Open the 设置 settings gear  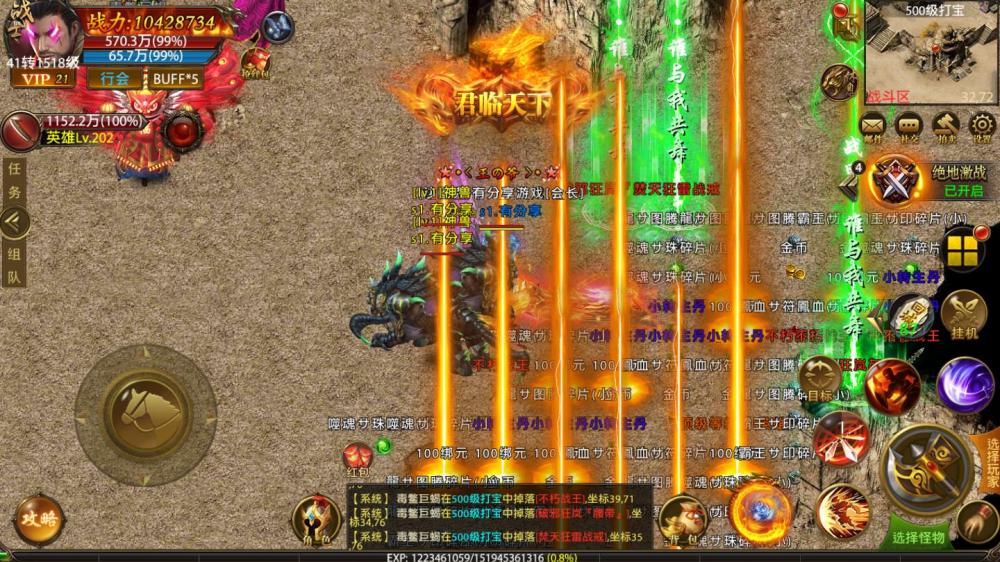click(x=981, y=126)
